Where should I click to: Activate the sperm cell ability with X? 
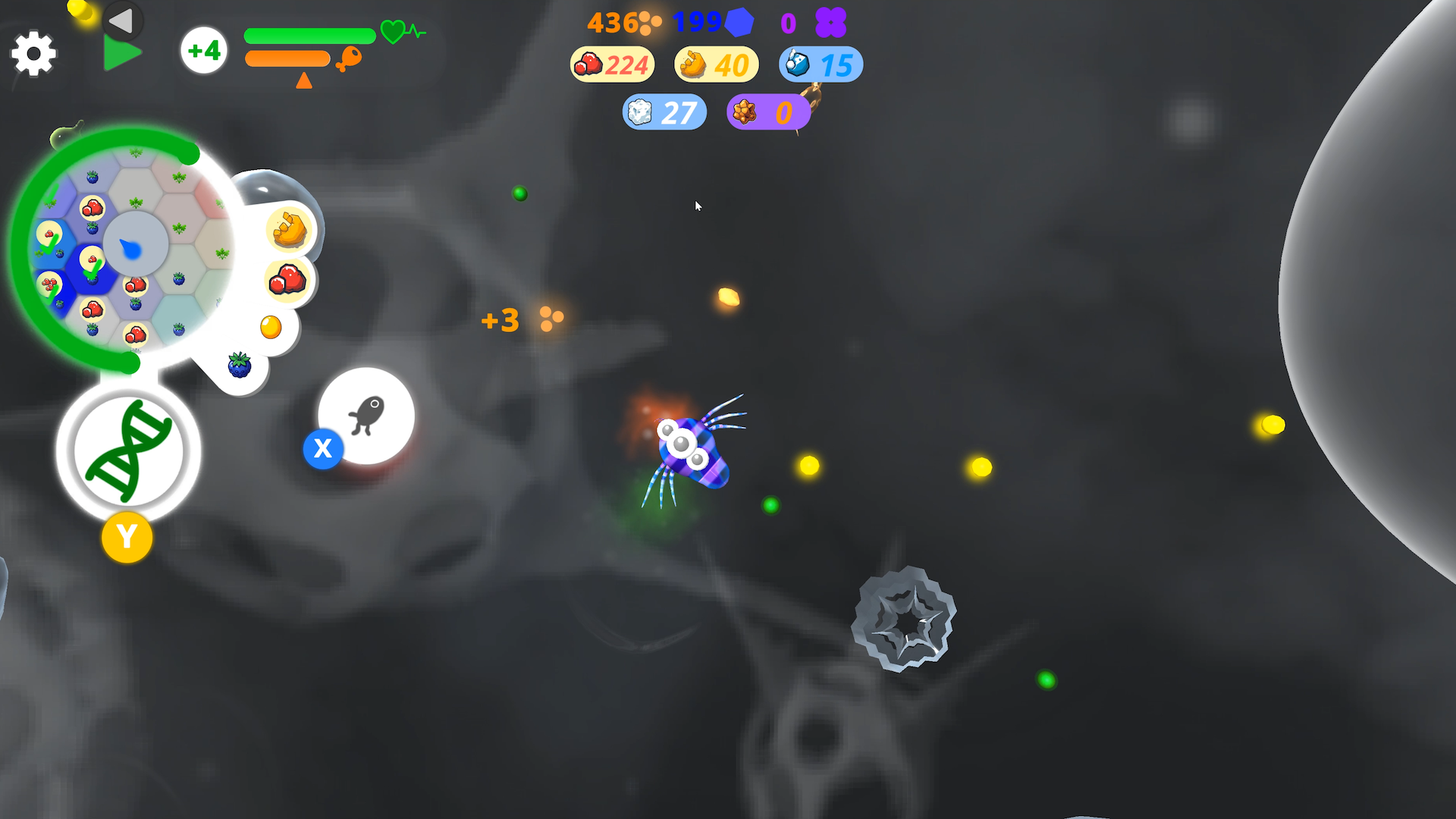pyautogui.click(x=323, y=449)
